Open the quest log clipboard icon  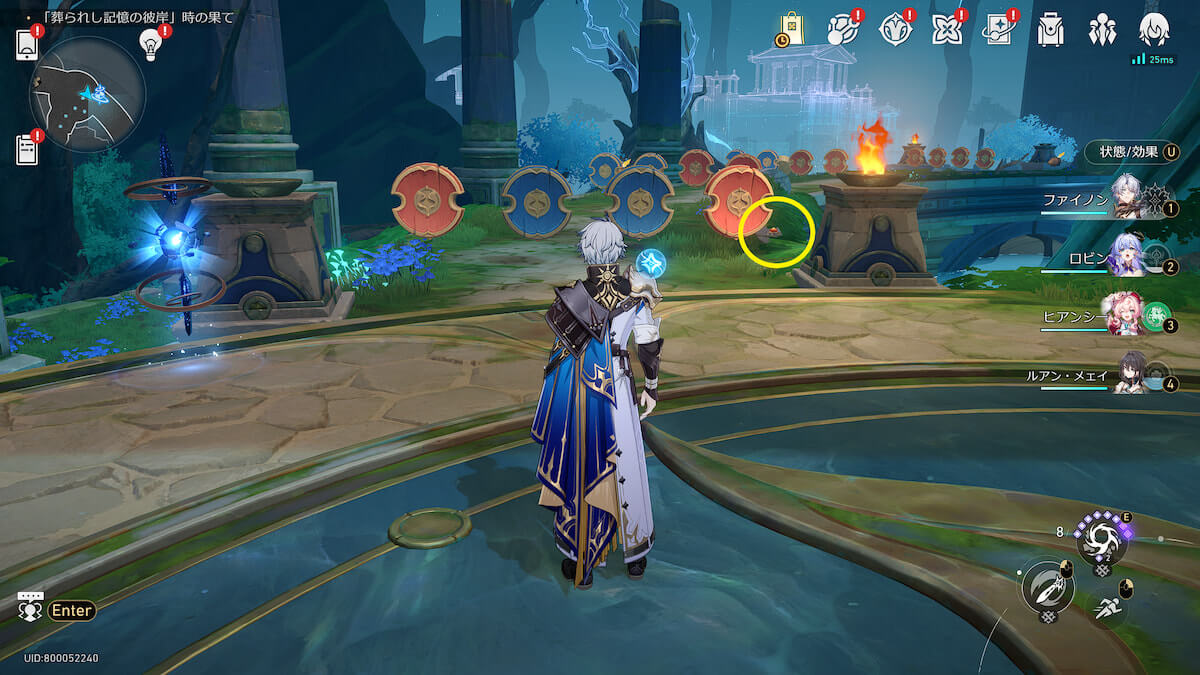coord(27,149)
